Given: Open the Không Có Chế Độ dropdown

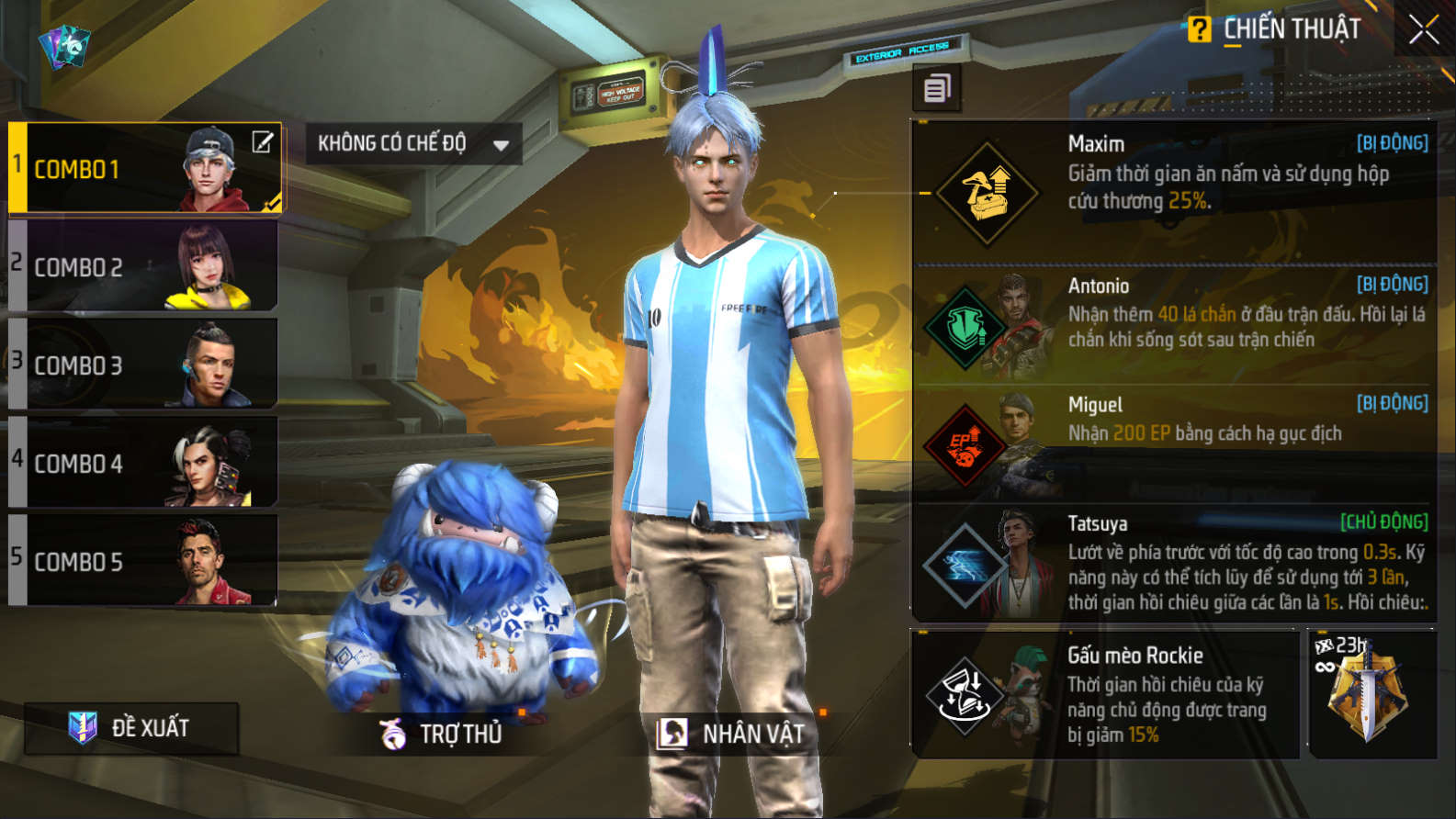Looking at the screenshot, I should (413, 144).
